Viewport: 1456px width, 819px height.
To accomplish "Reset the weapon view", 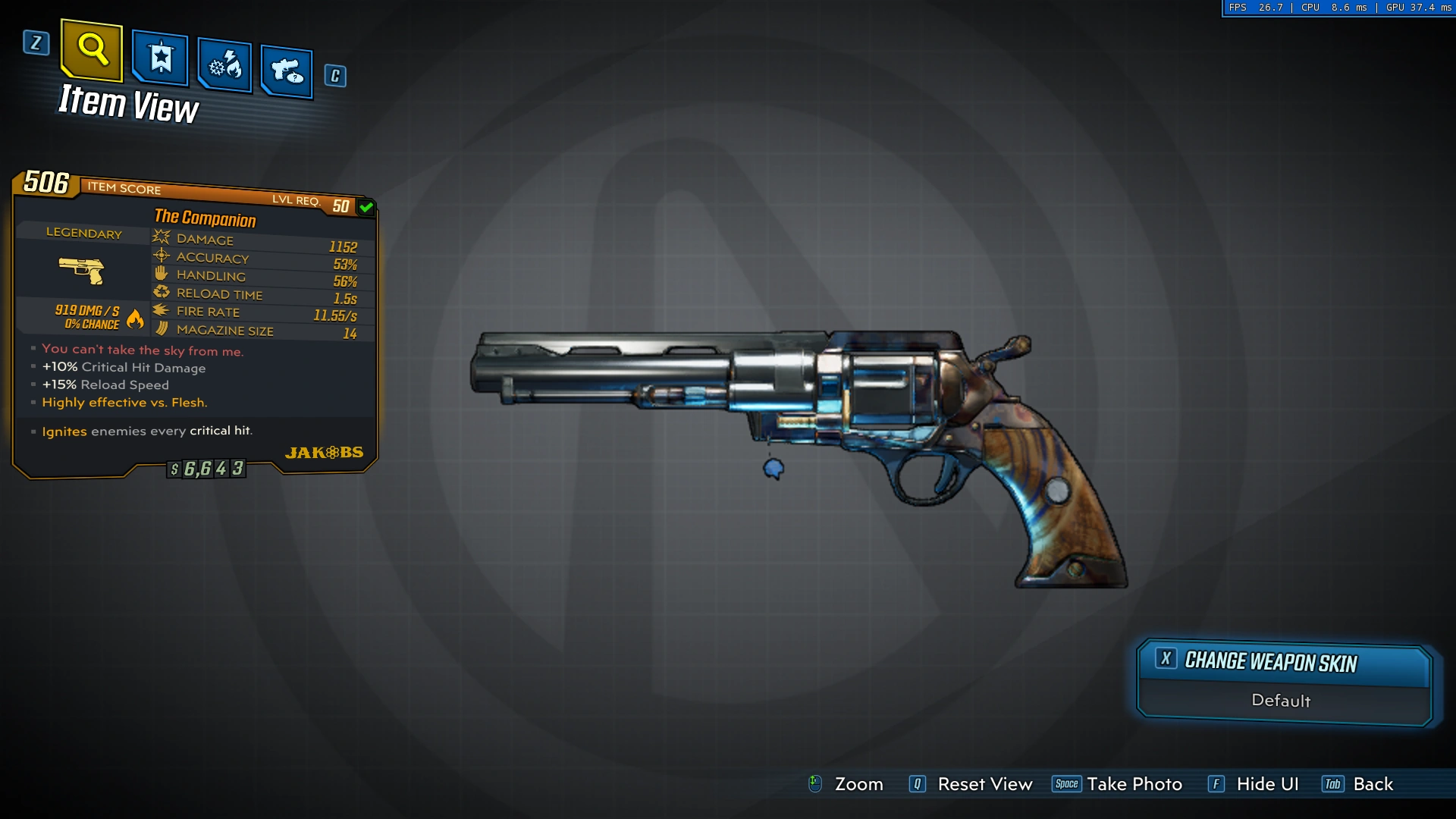I will pyautogui.click(x=971, y=784).
